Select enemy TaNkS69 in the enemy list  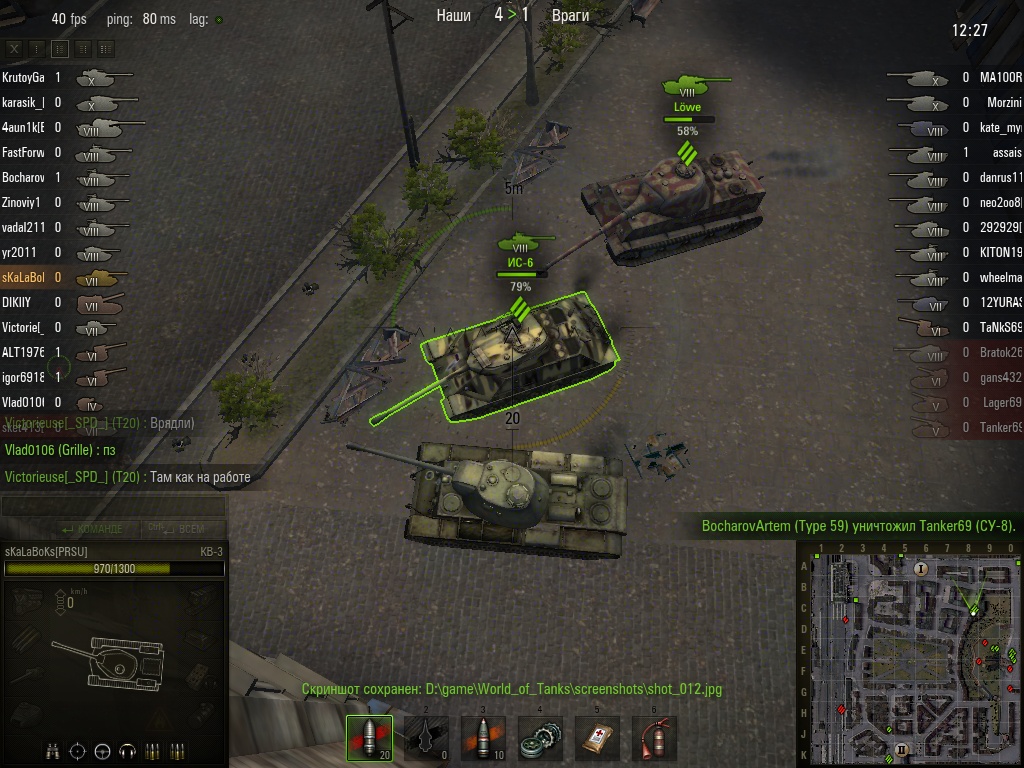click(1000, 327)
